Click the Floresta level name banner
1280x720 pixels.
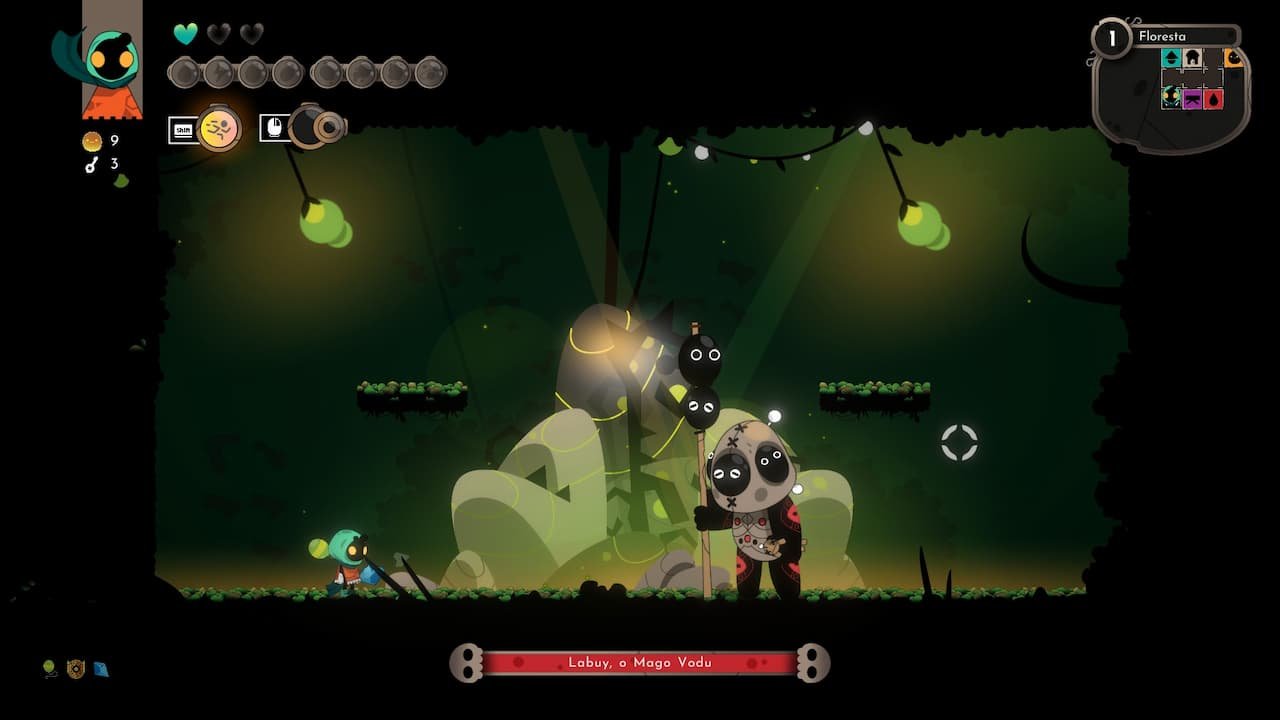click(1185, 37)
